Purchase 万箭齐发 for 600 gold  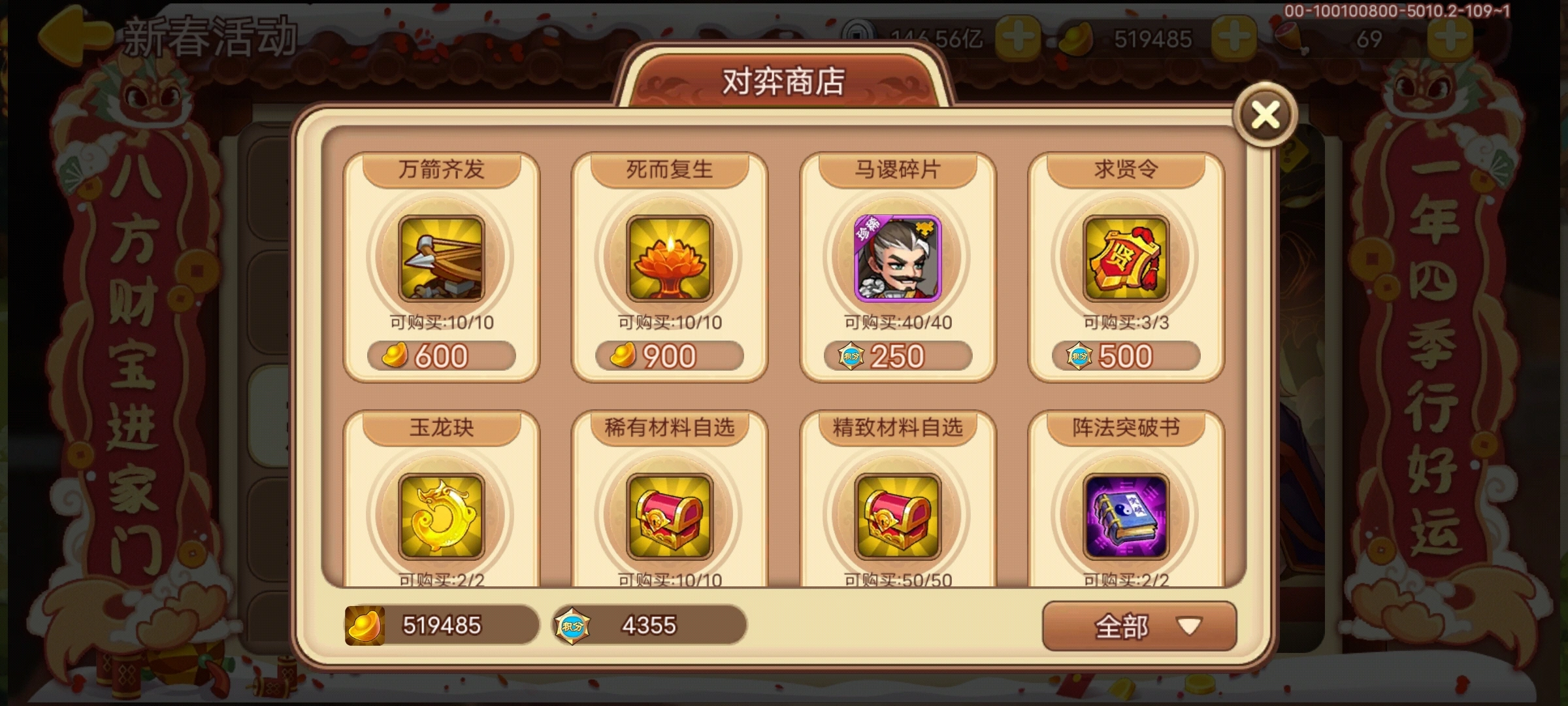click(441, 354)
